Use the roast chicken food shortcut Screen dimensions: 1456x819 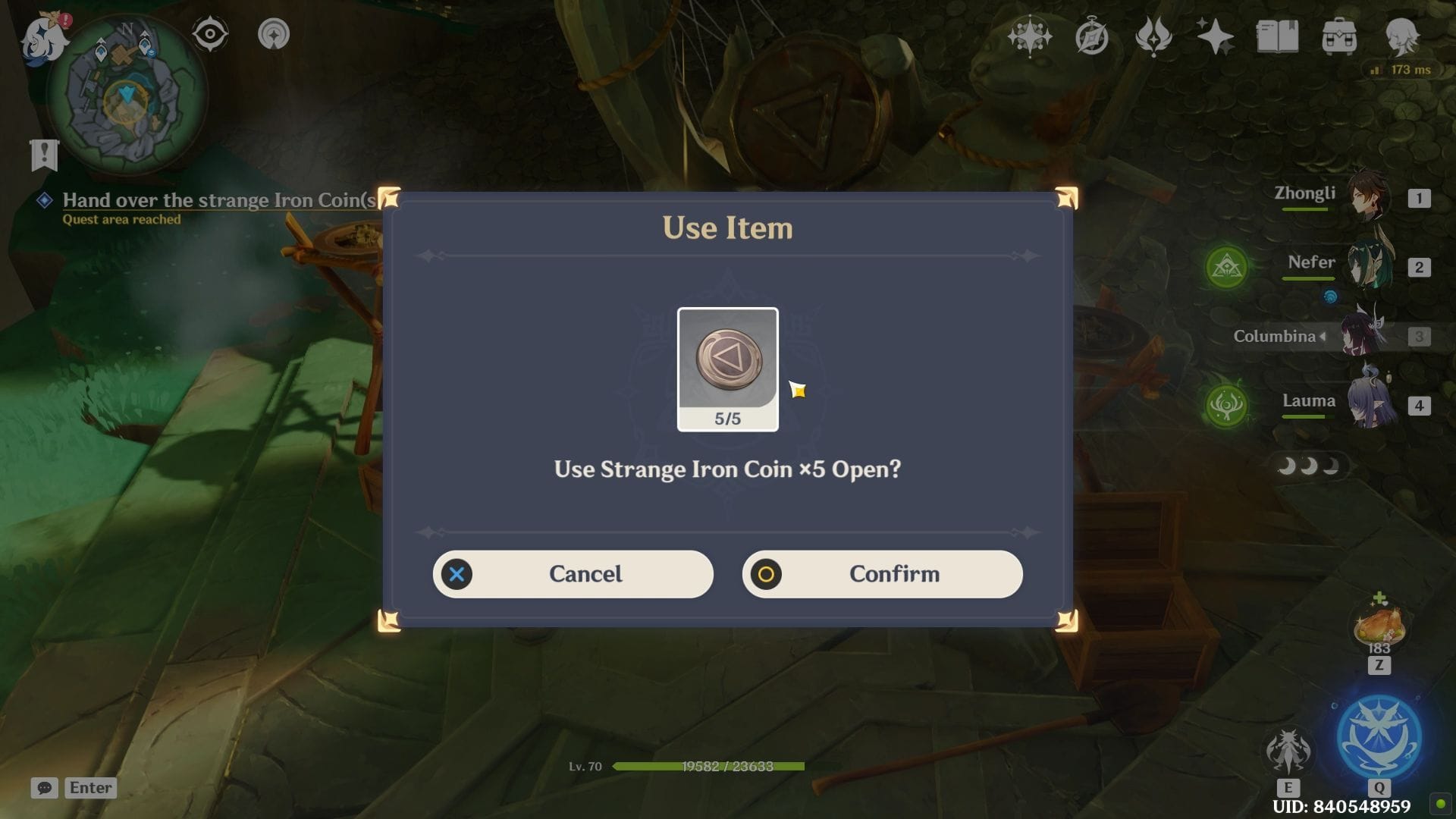pyautogui.click(x=1379, y=626)
